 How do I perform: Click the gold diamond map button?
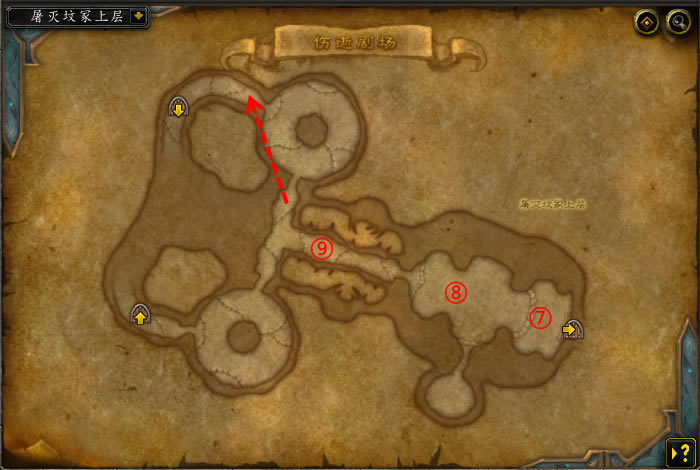(648, 21)
